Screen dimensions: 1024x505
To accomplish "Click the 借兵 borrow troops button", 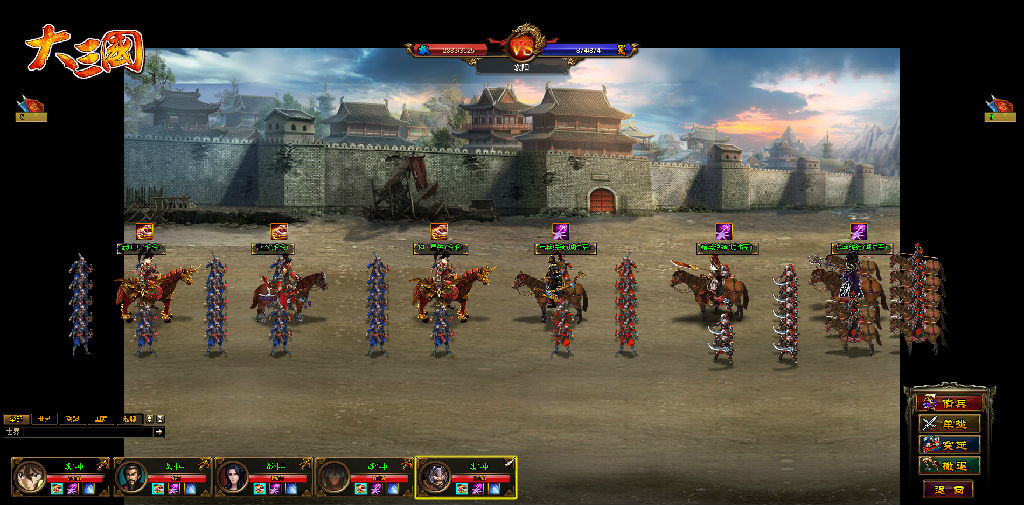I will click(x=950, y=402).
